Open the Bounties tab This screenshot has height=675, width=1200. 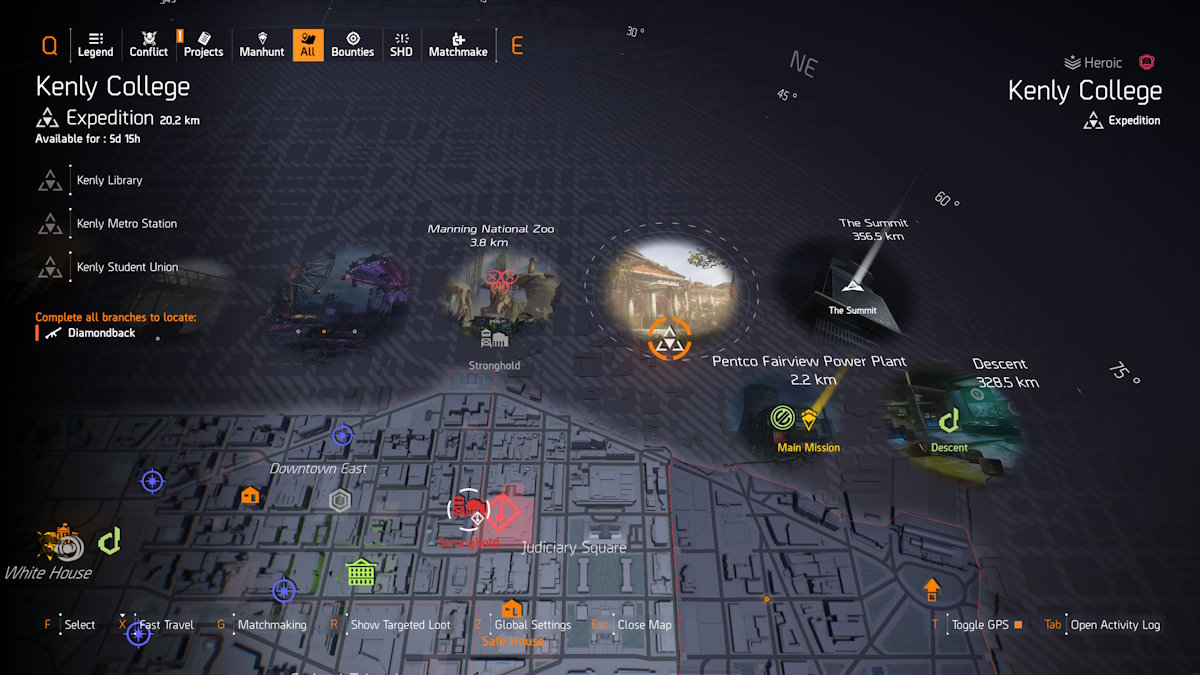[x=352, y=45]
